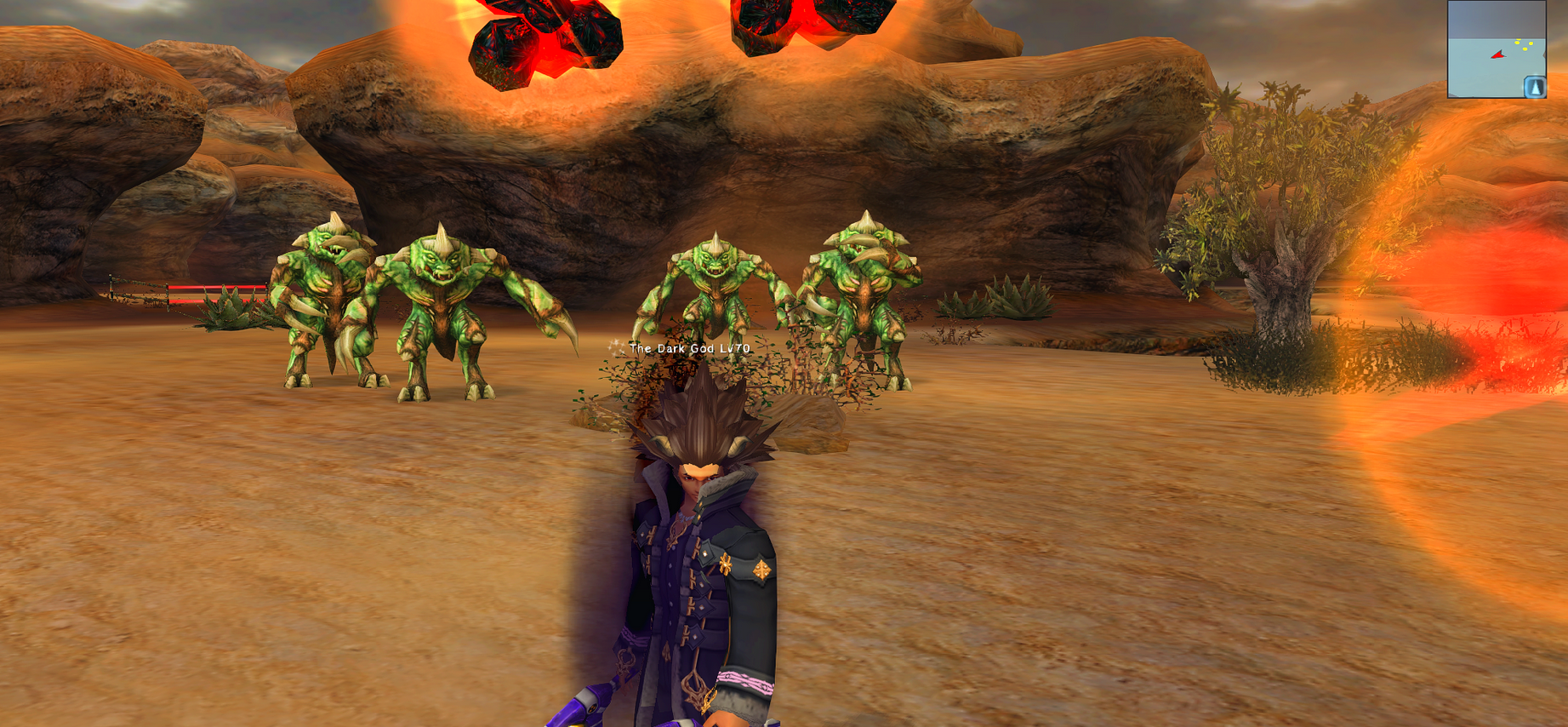
Task: Select the red player arrow on minimap
Action: 1497,55
